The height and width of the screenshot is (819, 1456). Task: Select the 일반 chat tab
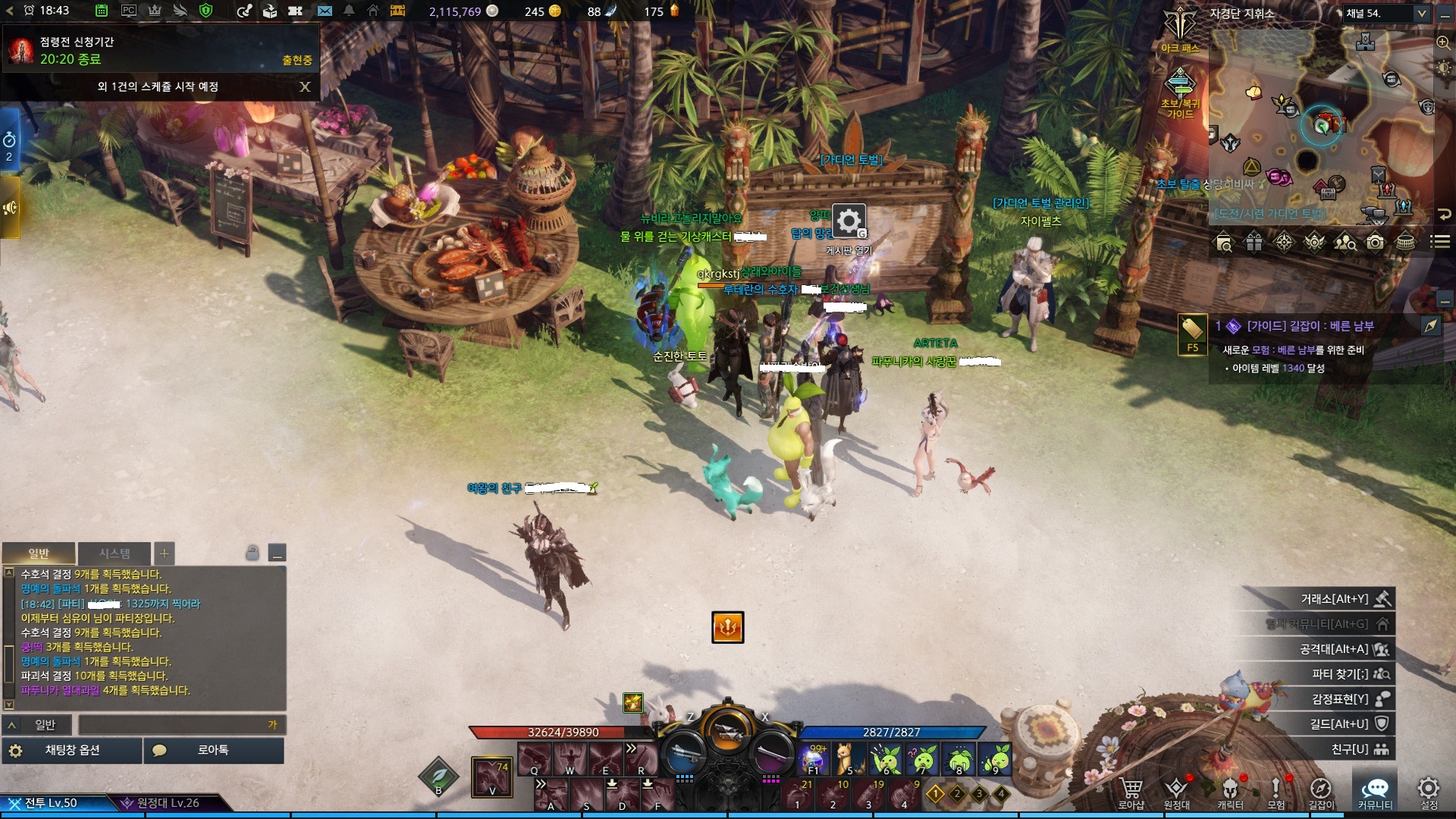tap(39, 554)
